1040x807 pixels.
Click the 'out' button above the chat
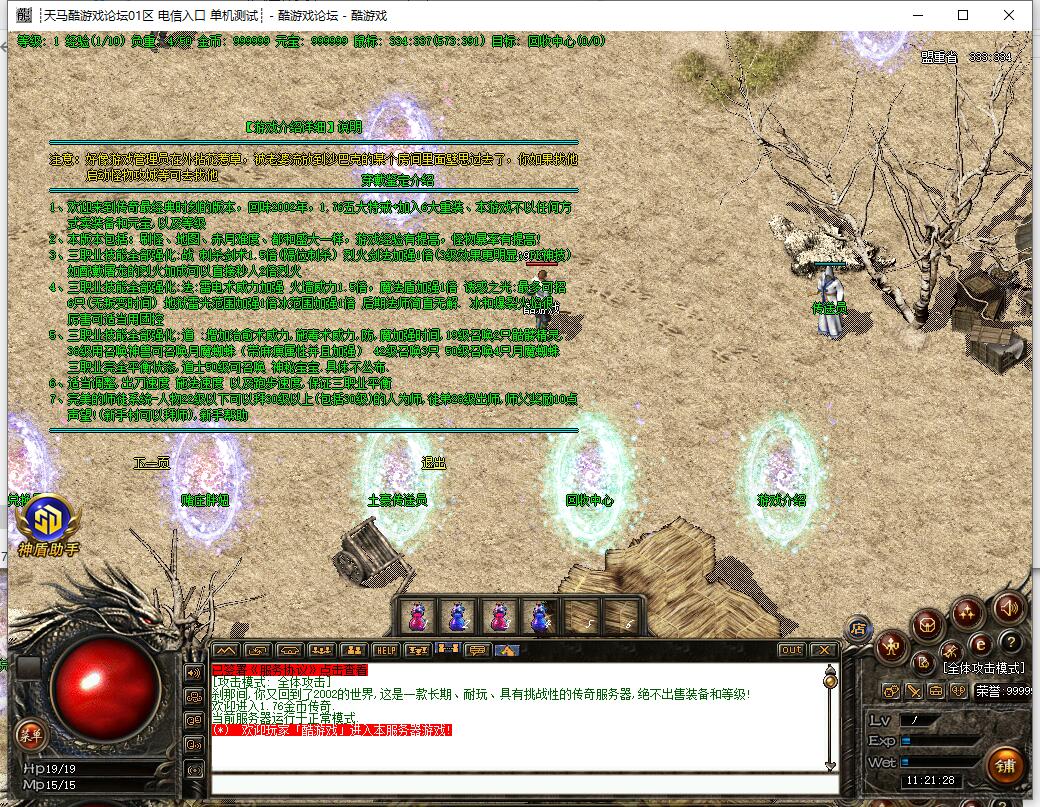tap(791, 650)
